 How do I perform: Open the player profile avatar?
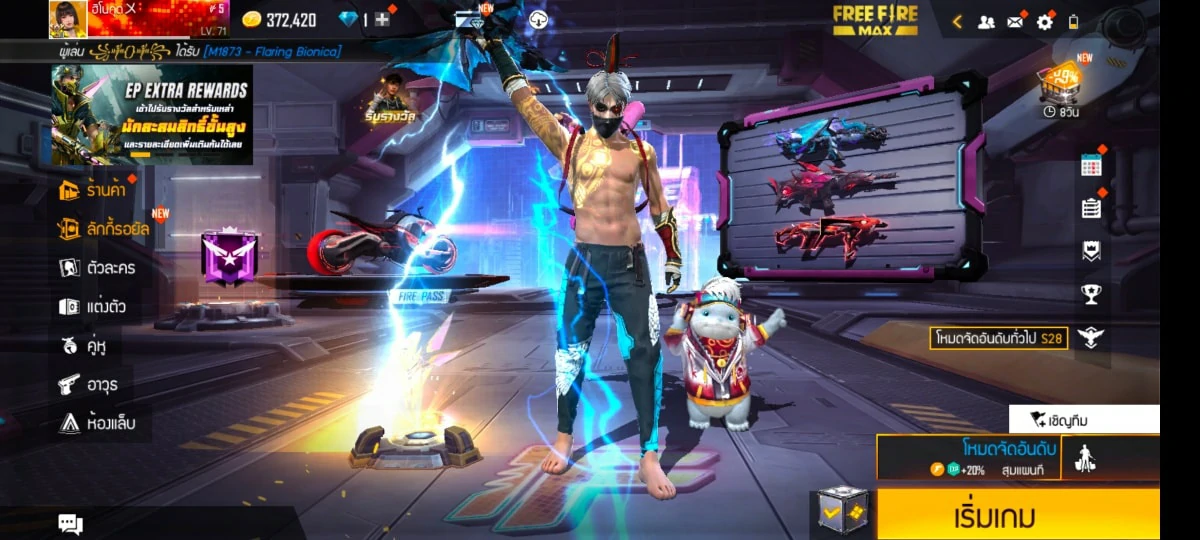point(67,19)
